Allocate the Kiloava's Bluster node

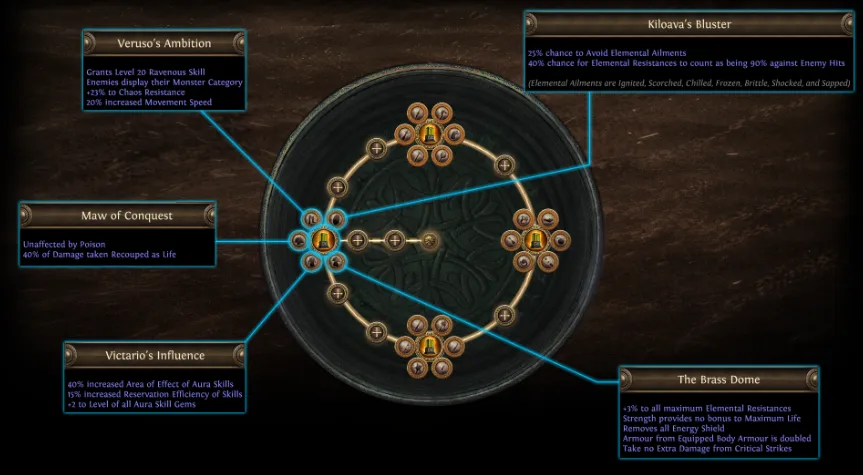(x=336, y=219)
